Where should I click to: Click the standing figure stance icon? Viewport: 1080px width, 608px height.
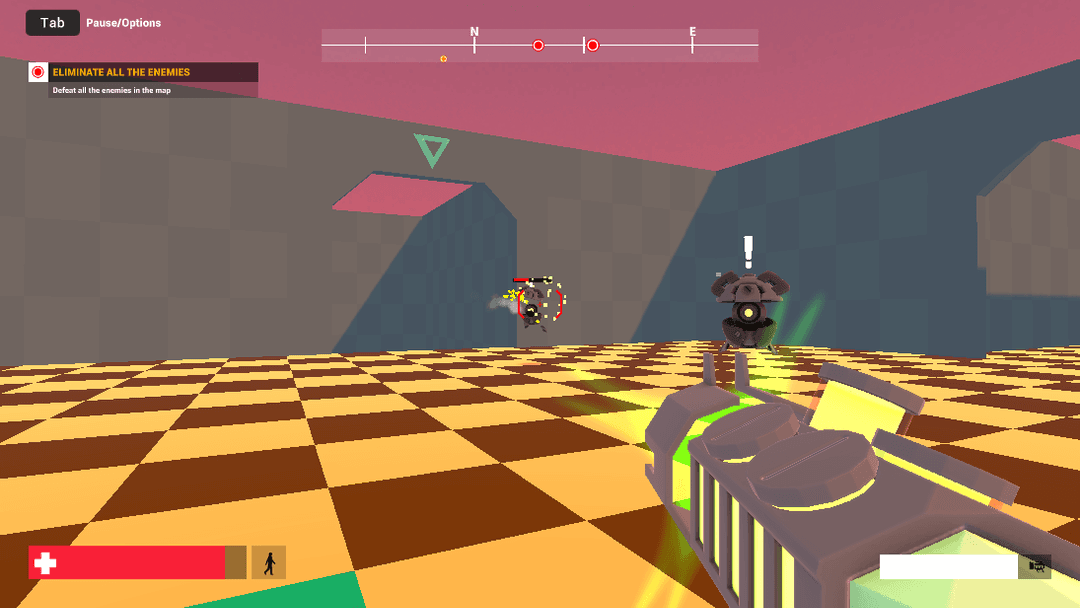pyautogui.click(x=268, y=563)
